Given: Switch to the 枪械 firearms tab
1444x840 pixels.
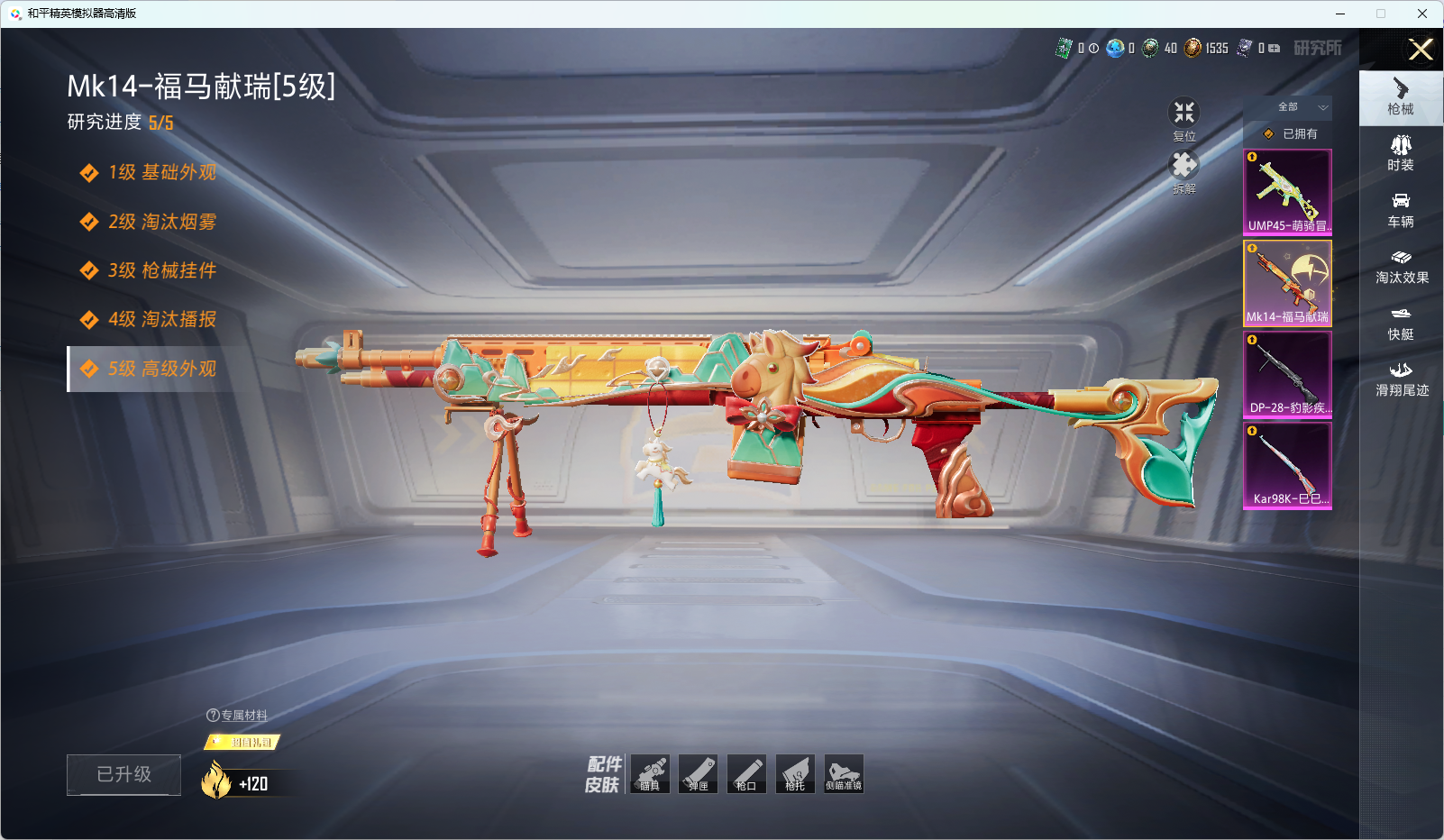Looking at the screenshot, I should click(1401, 97).
